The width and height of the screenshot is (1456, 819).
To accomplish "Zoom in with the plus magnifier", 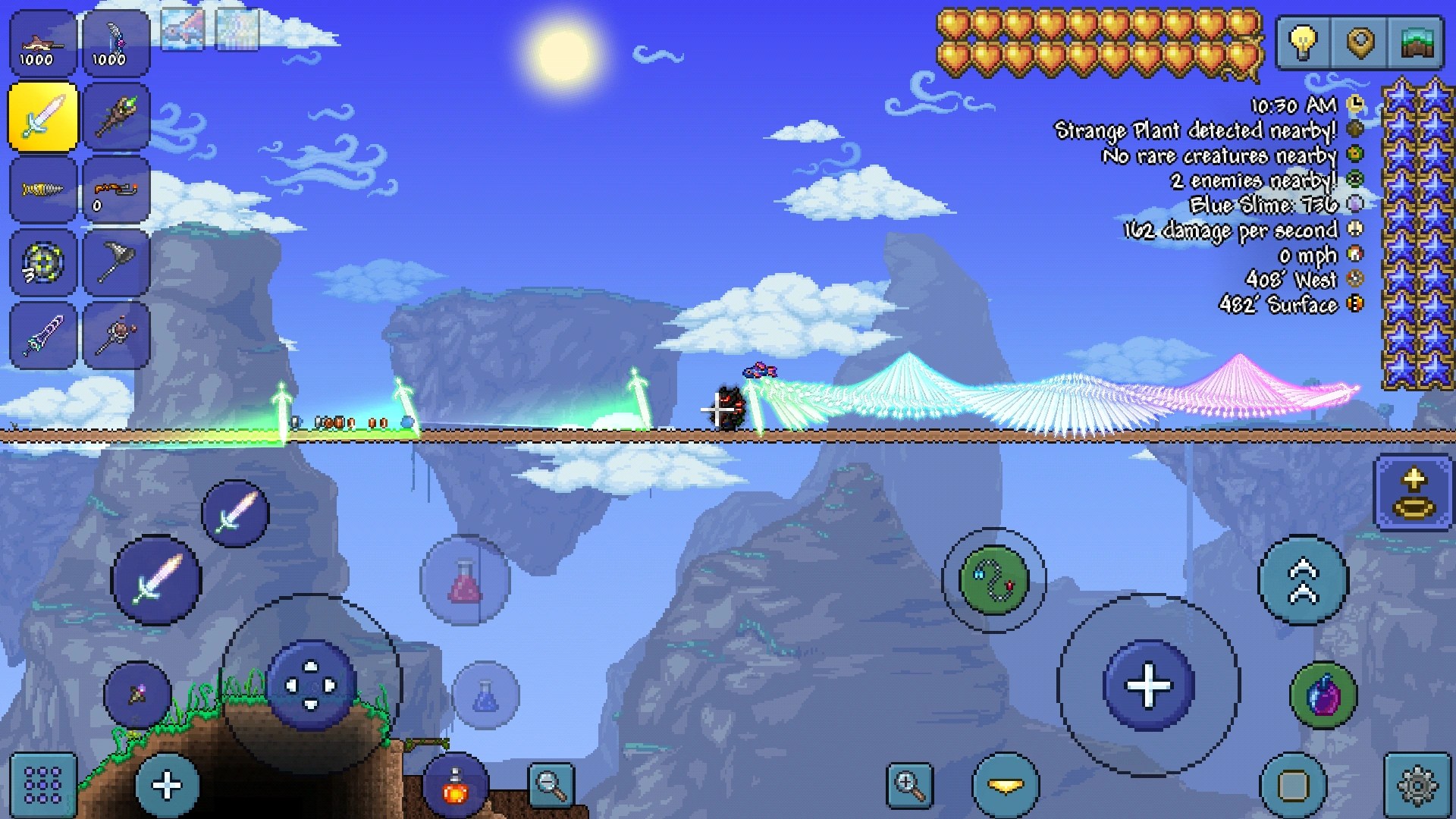I will coord(909,786).
